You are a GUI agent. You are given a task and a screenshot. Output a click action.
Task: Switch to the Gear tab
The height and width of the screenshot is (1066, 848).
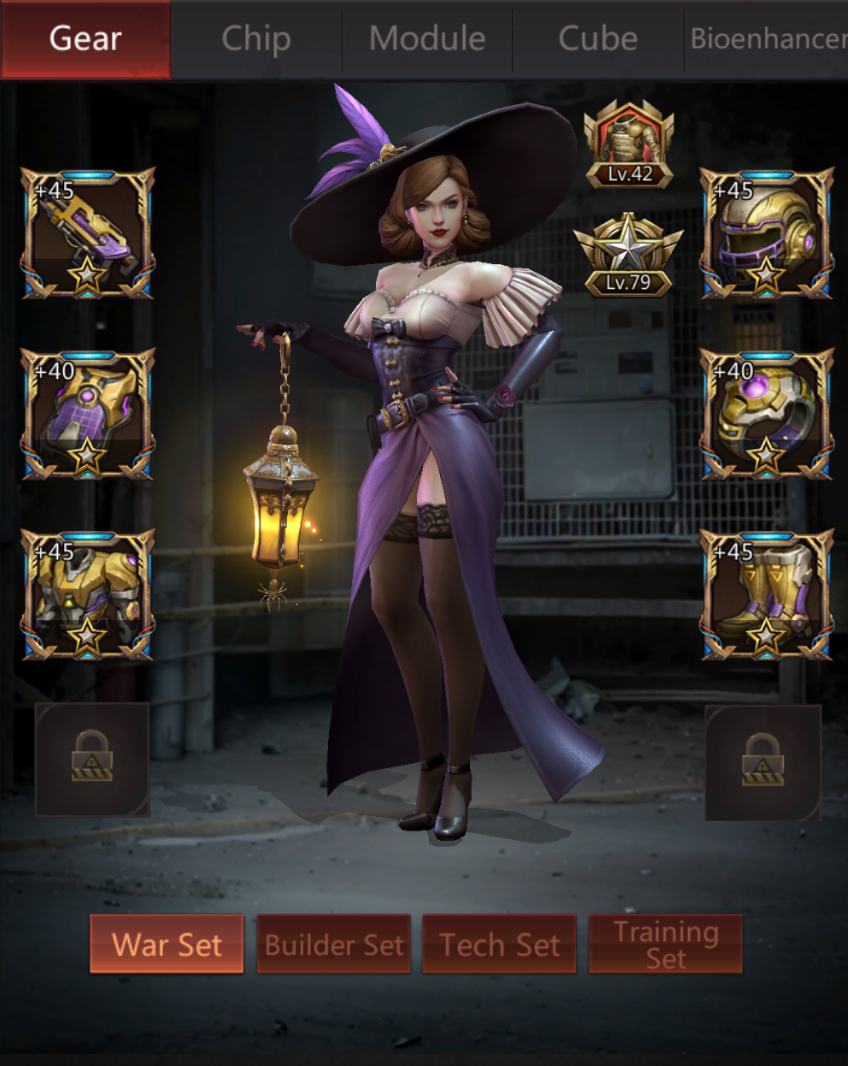(85, 39)
